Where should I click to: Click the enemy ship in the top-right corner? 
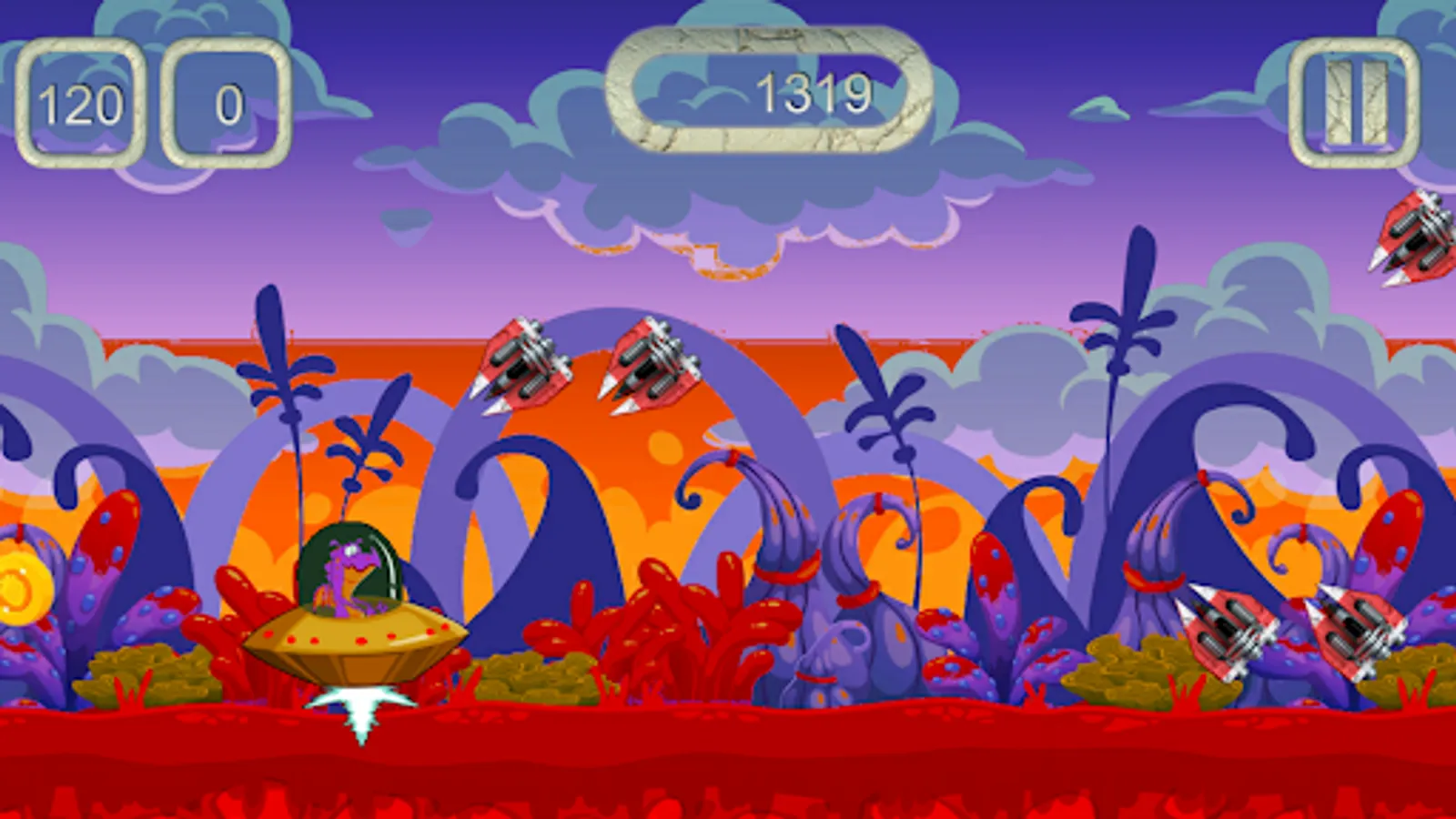coord(1415,237)
